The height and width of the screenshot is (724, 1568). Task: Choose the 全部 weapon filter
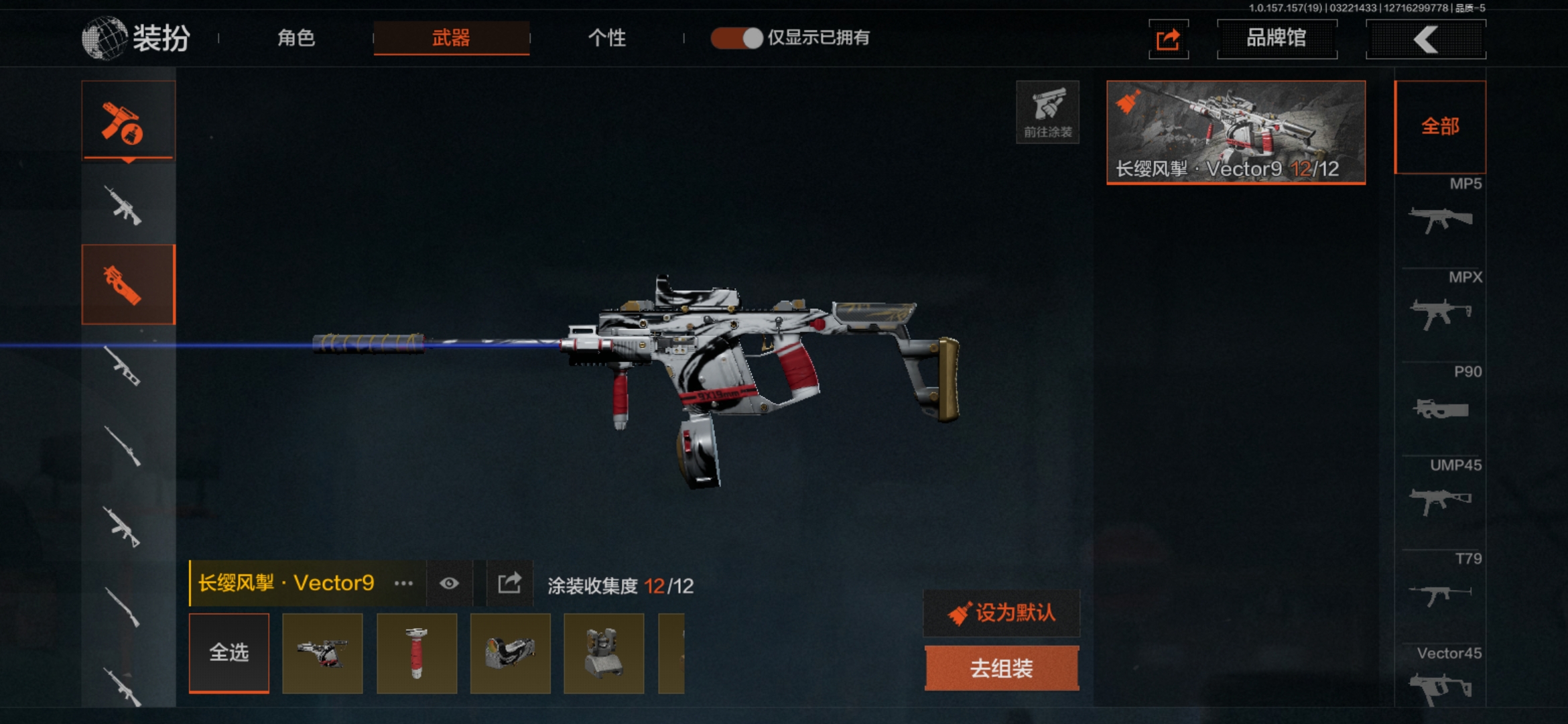click(x=1440, y=127)
